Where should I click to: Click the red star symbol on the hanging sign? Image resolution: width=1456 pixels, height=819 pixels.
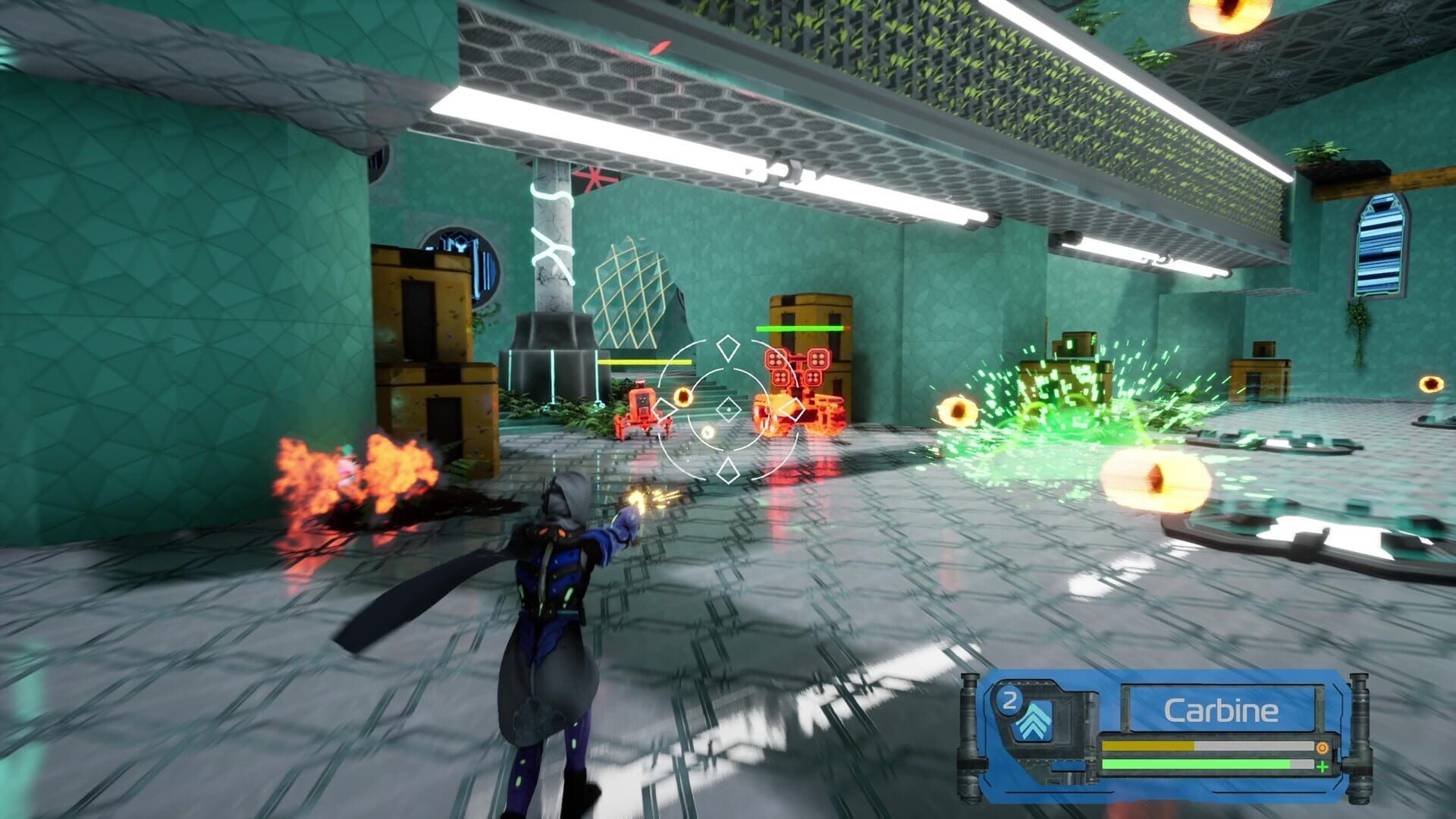[595, 177]
